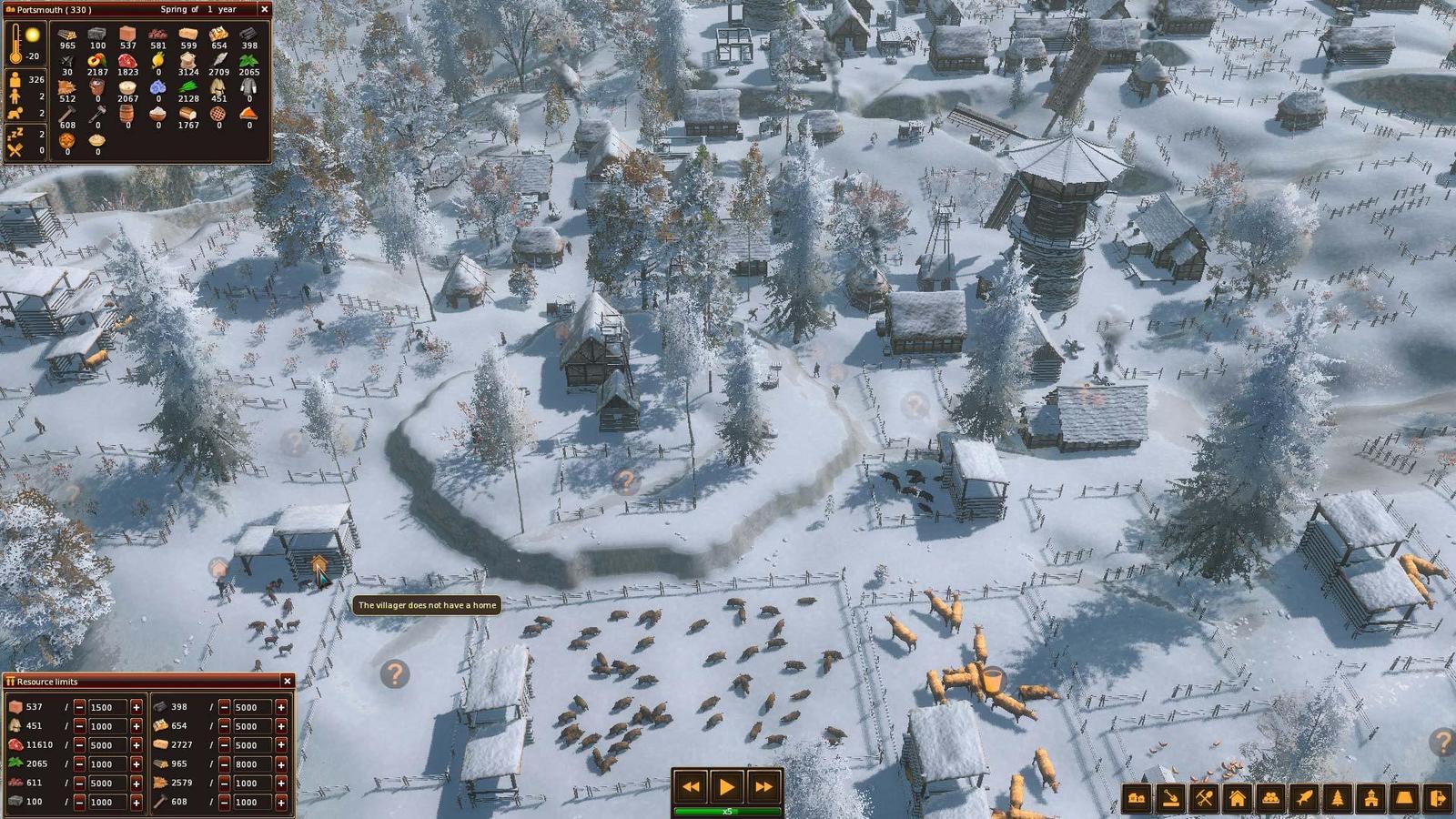Open the mining buildings category
Screen dimensions: 1456x819
tap(1205, 797)
